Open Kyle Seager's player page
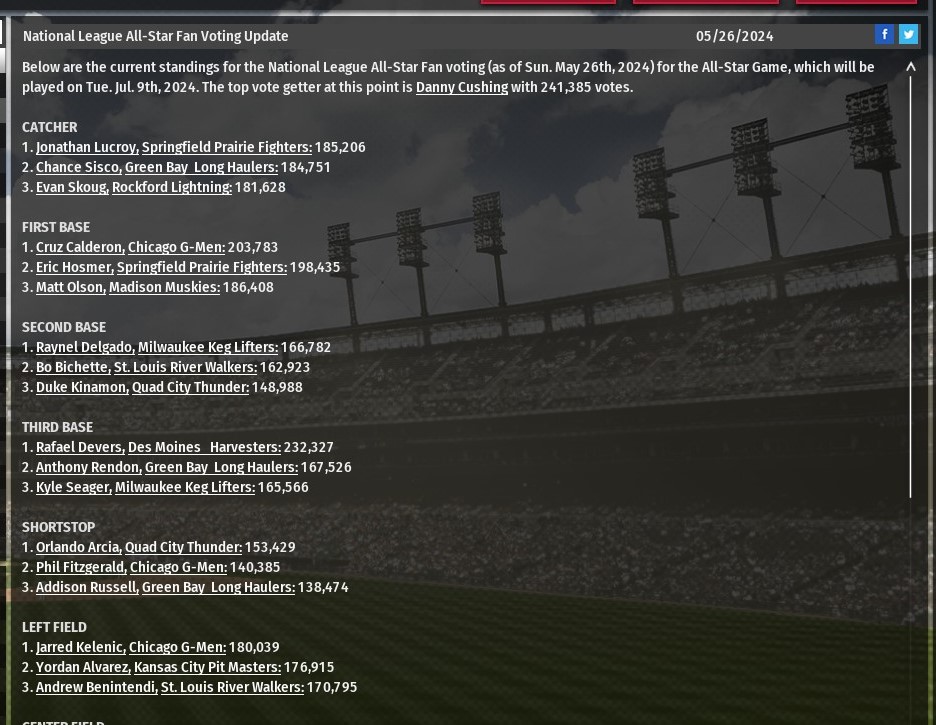936x725 pixels. click(x=73, y=487)
